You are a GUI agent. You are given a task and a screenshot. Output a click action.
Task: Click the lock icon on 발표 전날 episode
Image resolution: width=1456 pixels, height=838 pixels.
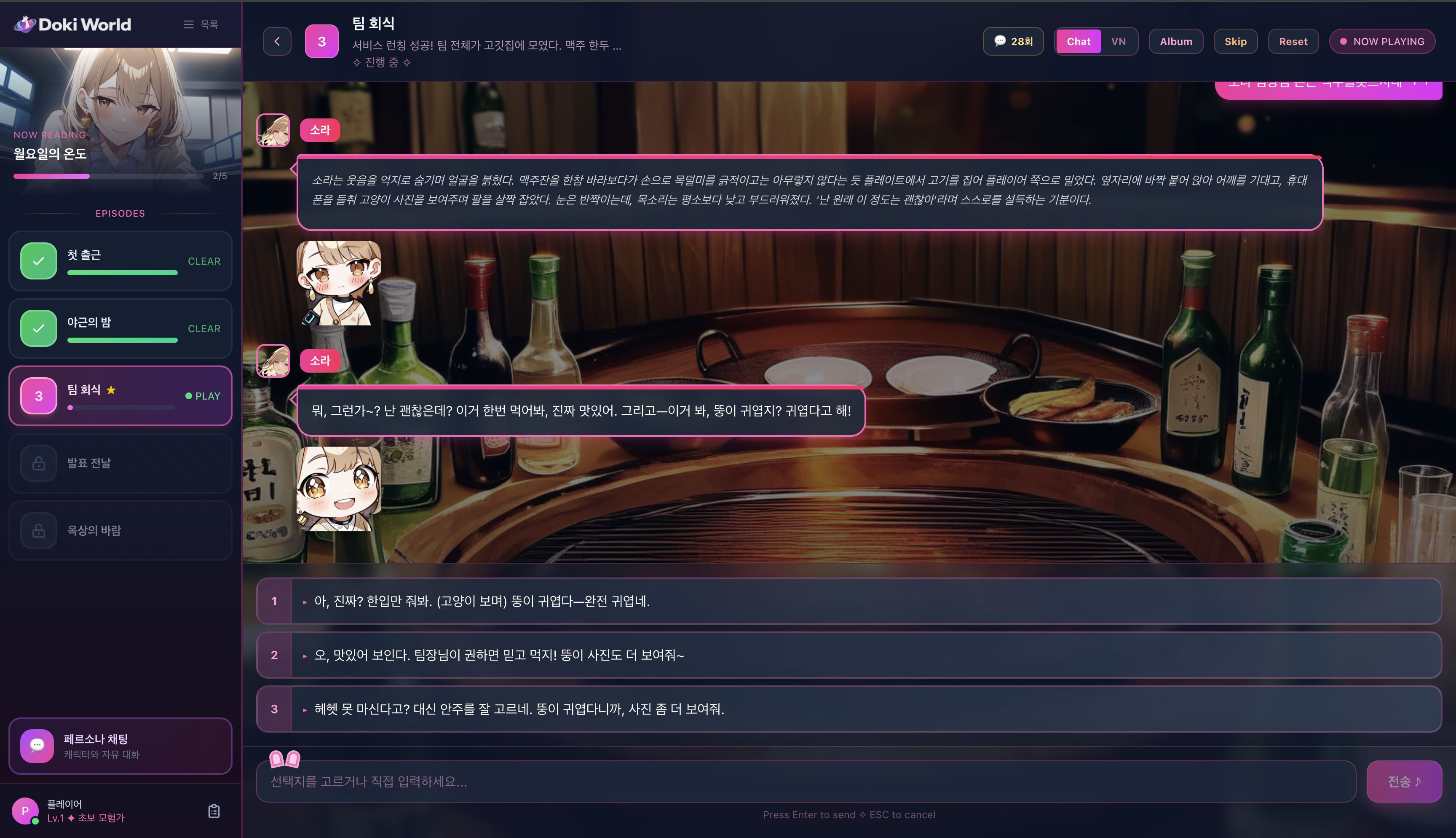click(x=38, y=463)
